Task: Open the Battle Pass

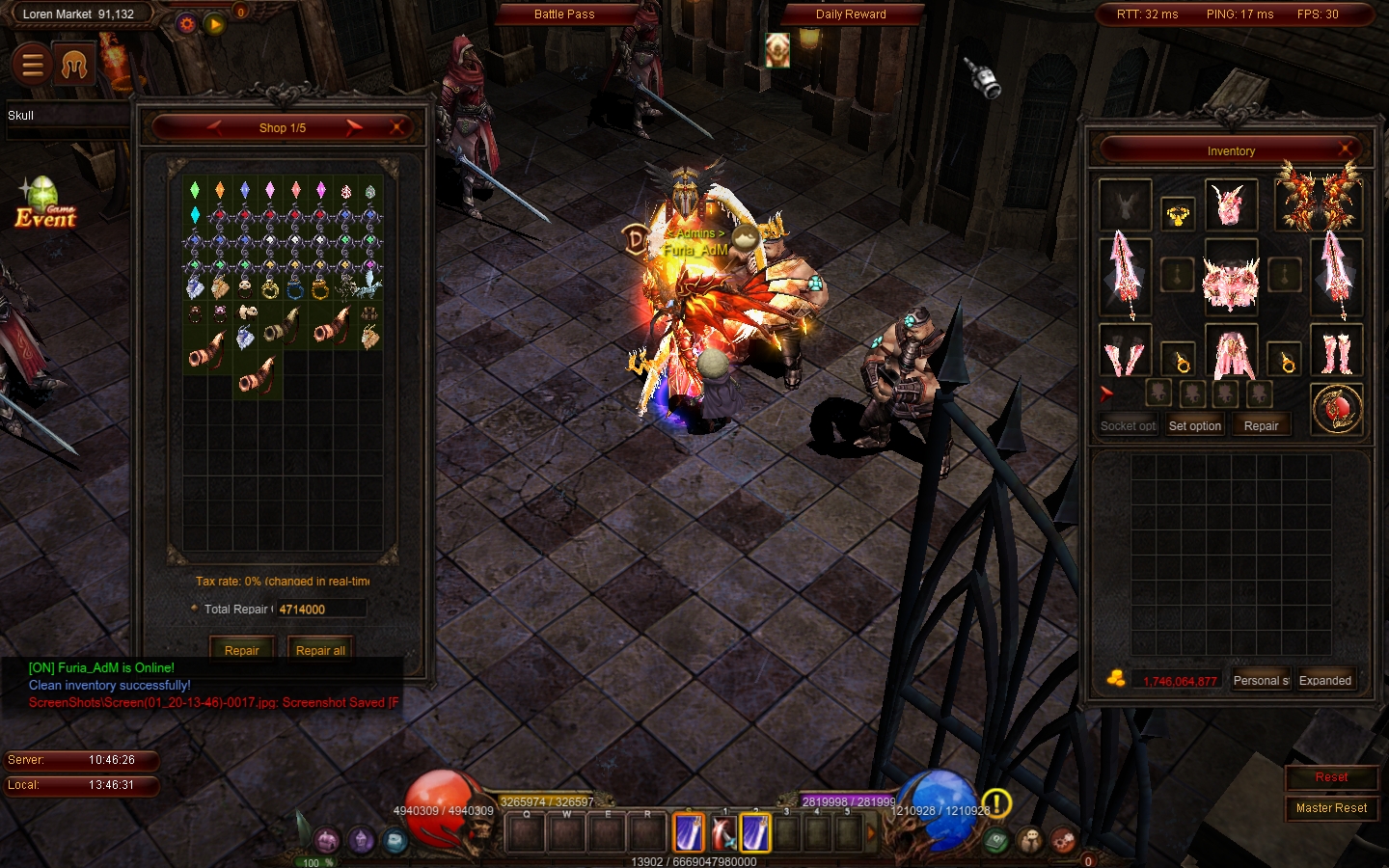Action: [x=564, y=14]
